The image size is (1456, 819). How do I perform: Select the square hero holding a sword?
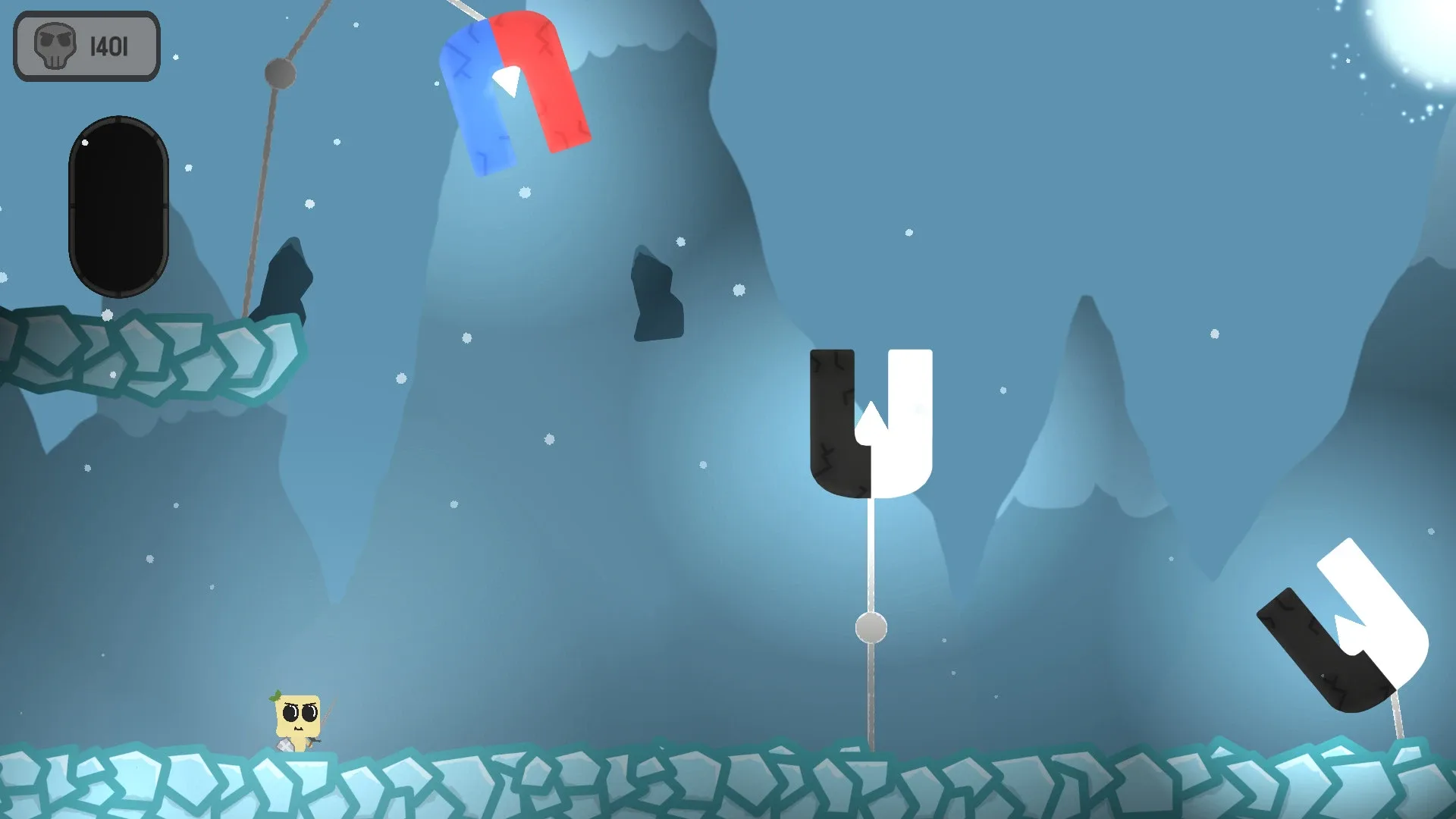click(x=297, y=717)
